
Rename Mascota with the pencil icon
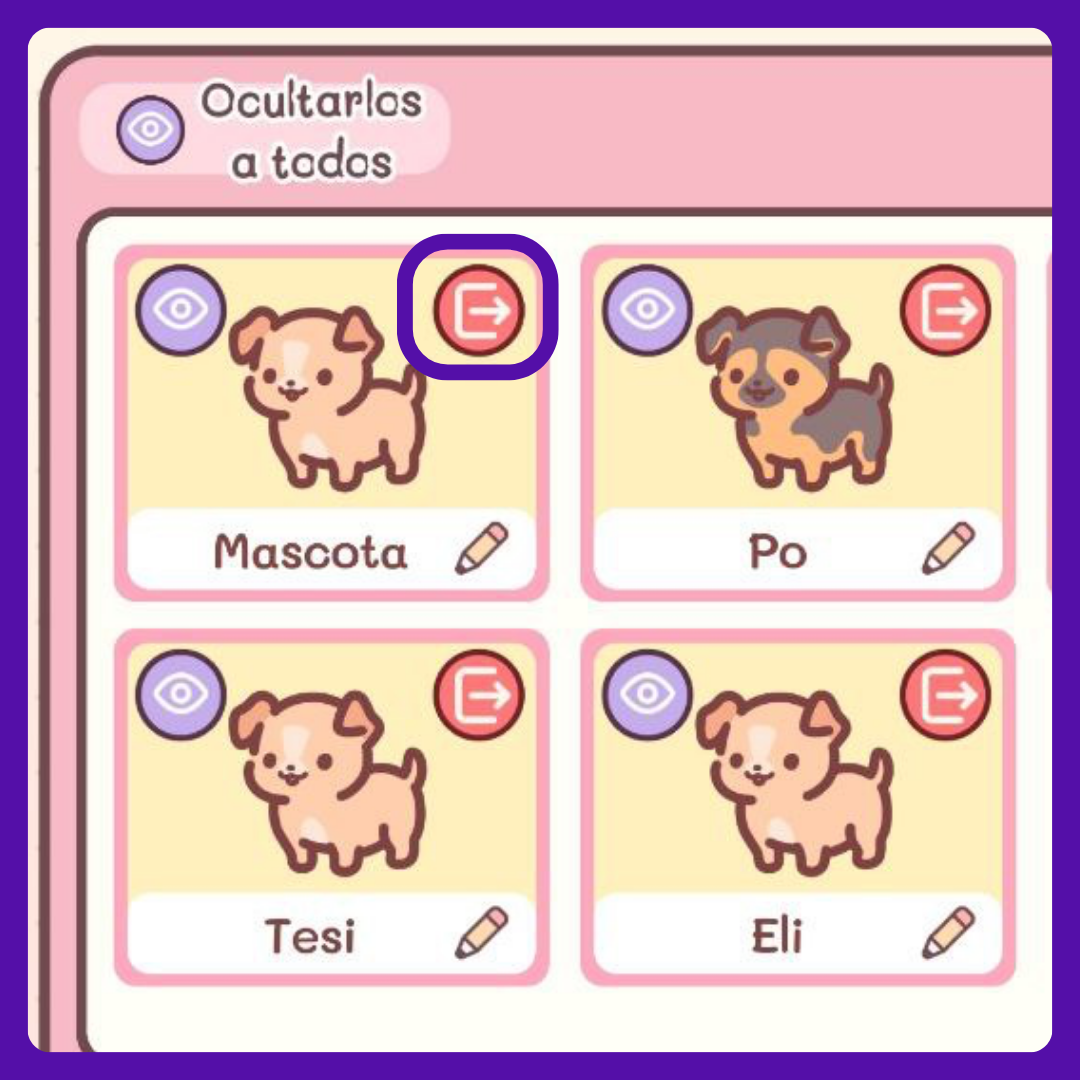482,549
